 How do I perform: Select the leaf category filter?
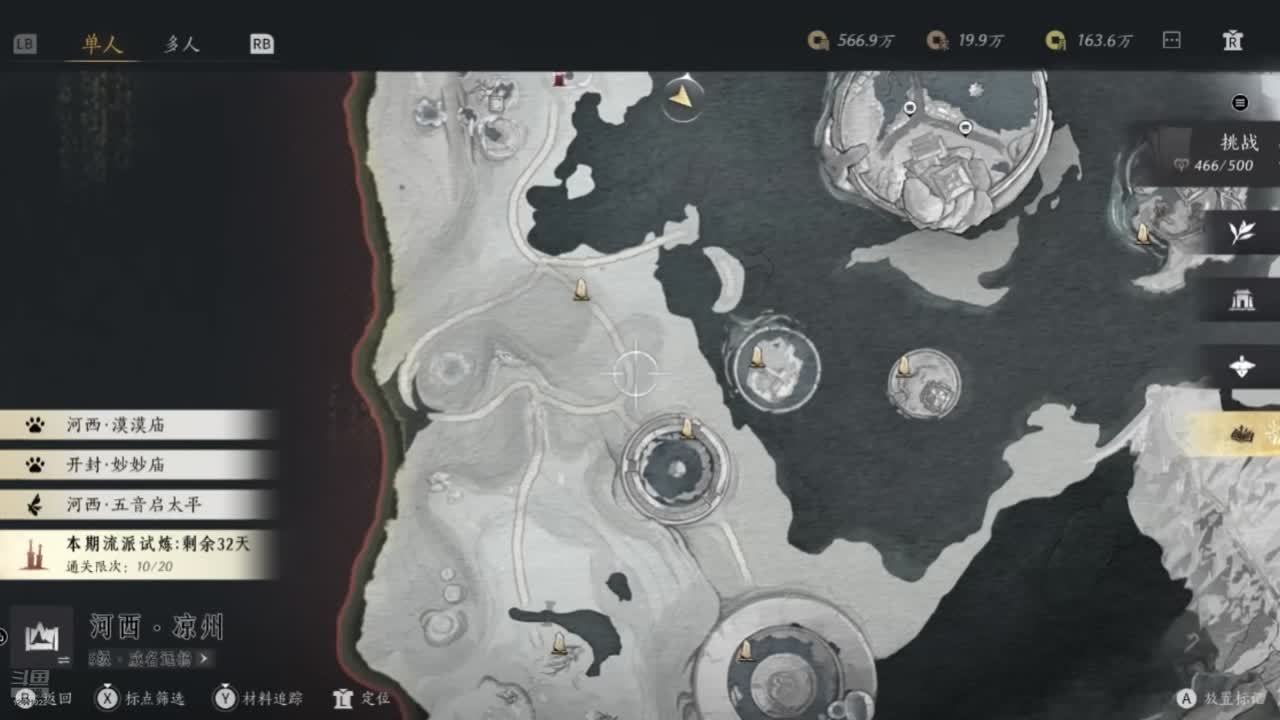point(1241,232)
